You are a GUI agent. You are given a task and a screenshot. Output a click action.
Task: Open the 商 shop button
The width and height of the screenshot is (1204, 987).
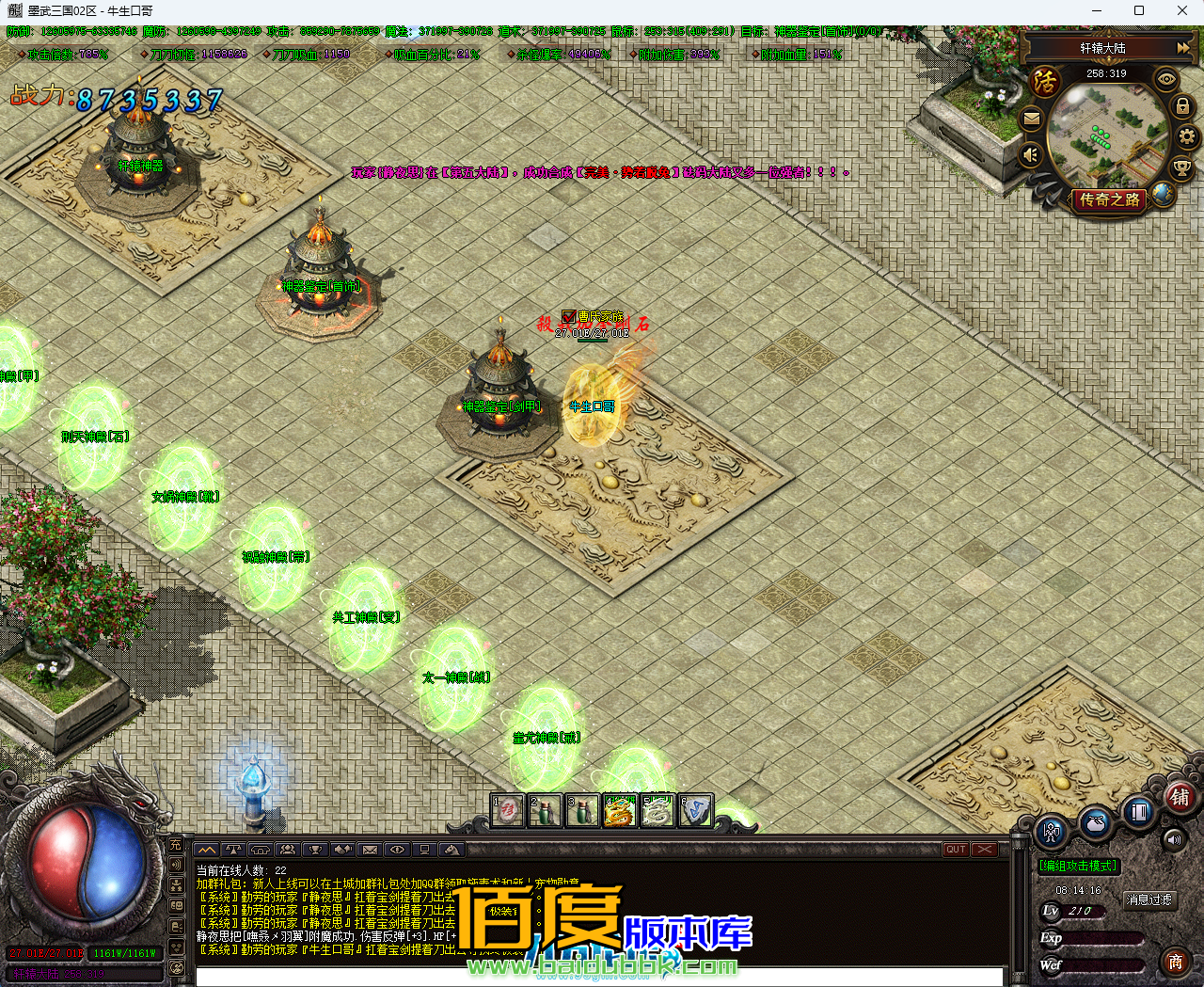(1176, 962)
